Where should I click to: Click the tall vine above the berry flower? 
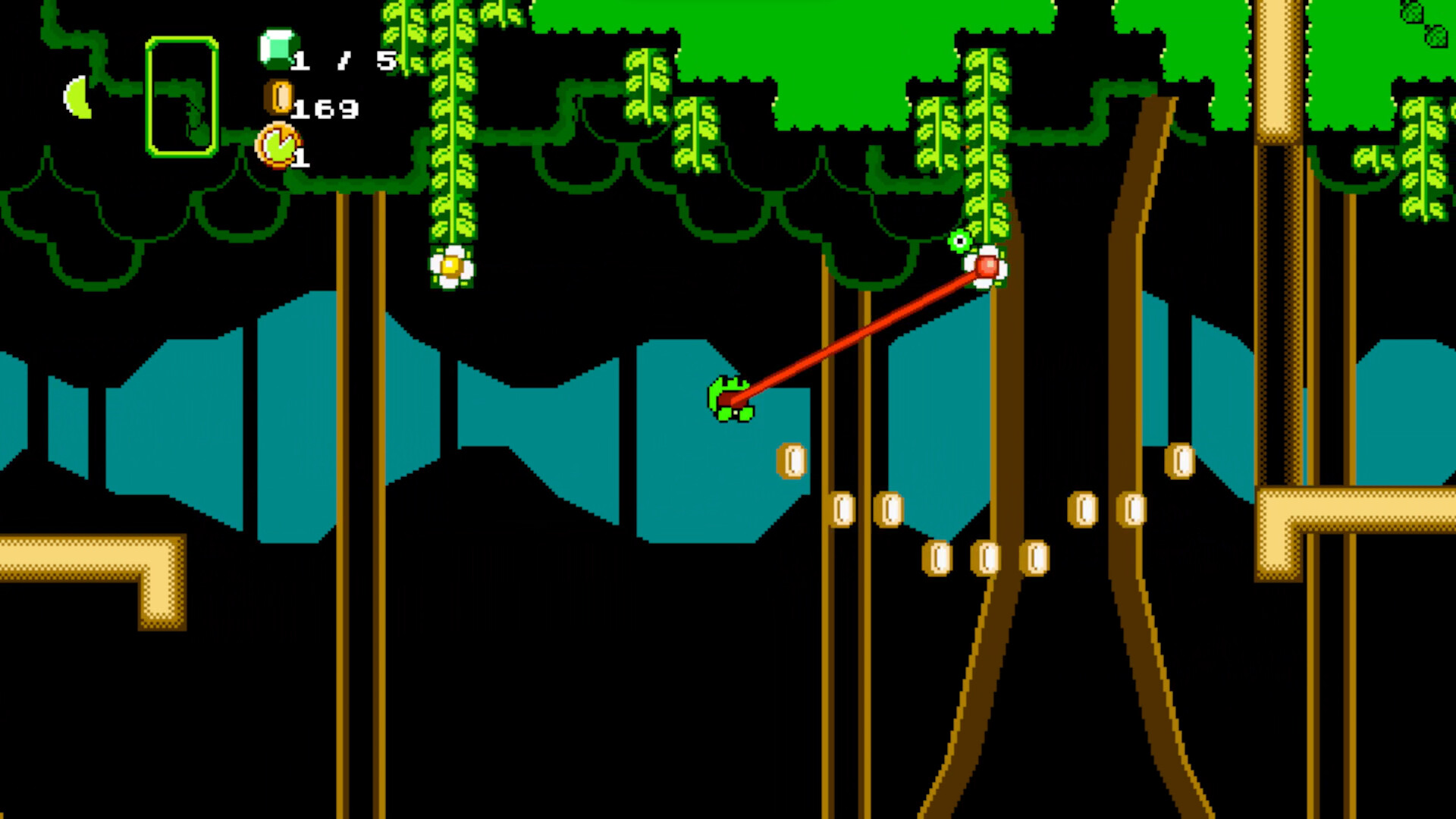(x=986, y=136)
